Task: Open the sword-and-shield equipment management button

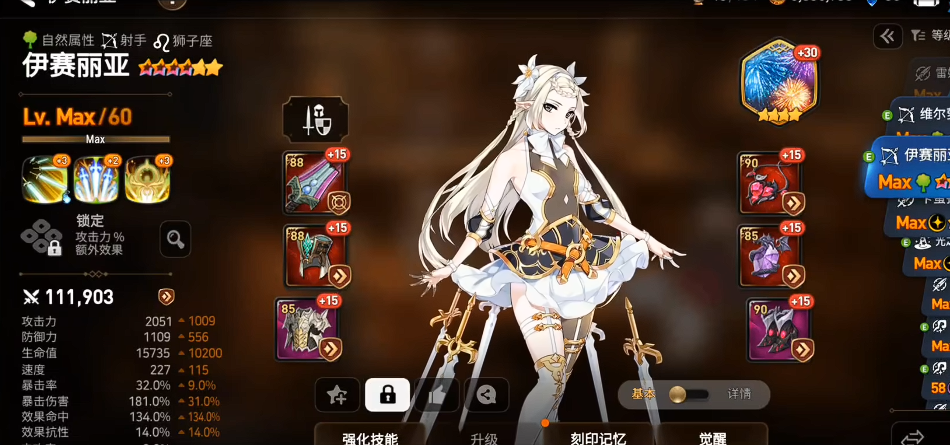Action: (x=316, y=119)
